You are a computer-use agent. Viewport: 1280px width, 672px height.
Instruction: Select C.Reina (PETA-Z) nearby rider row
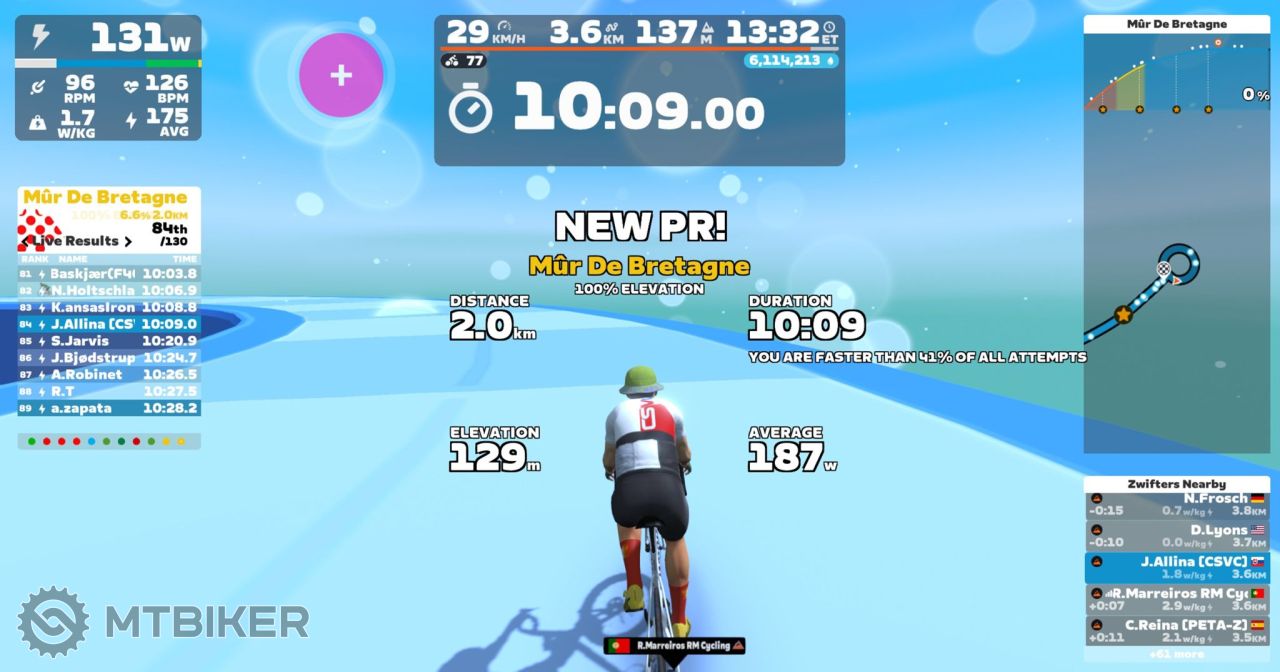[1177, 631]
